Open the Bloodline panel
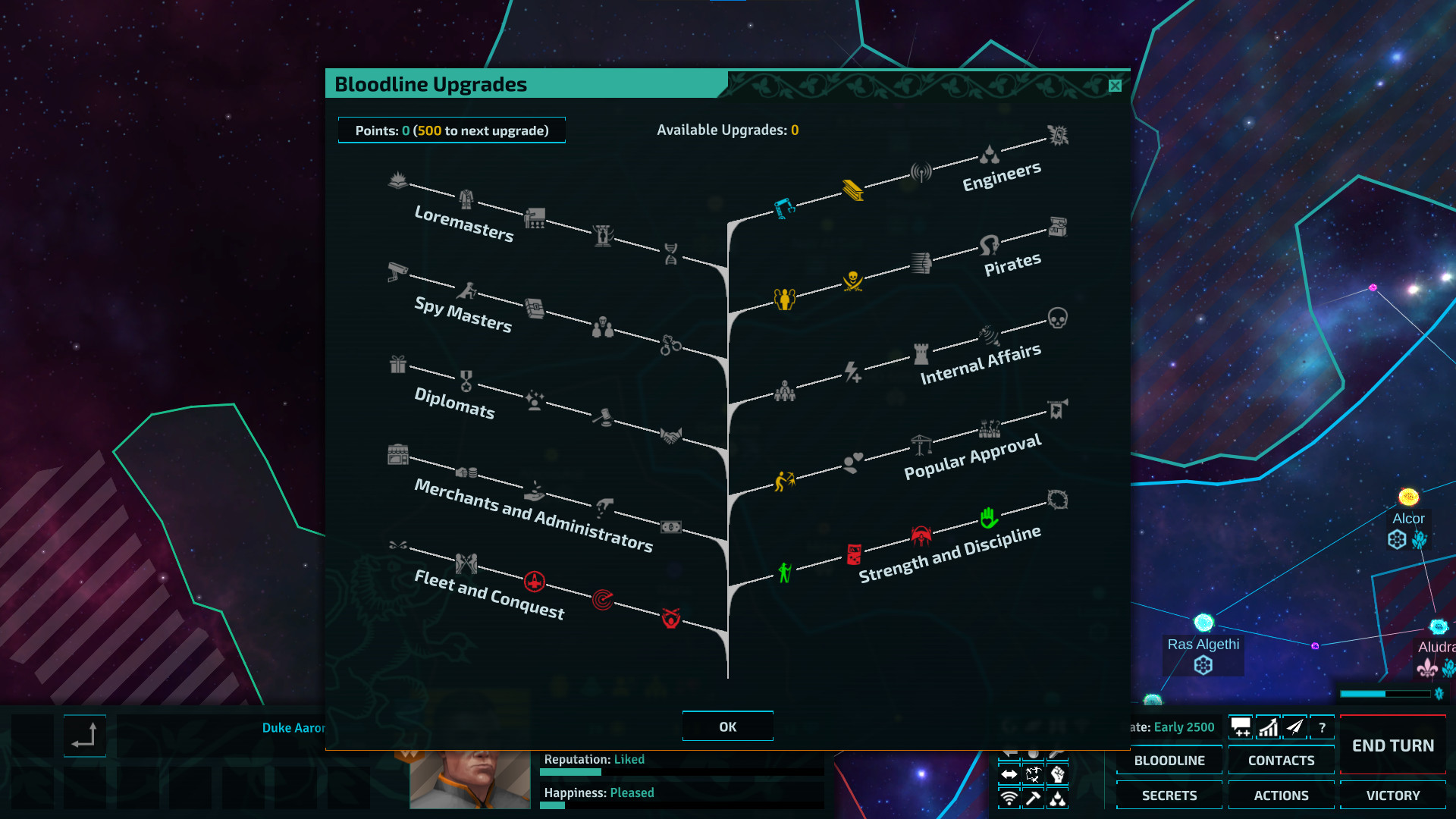 coord(1169,760)
